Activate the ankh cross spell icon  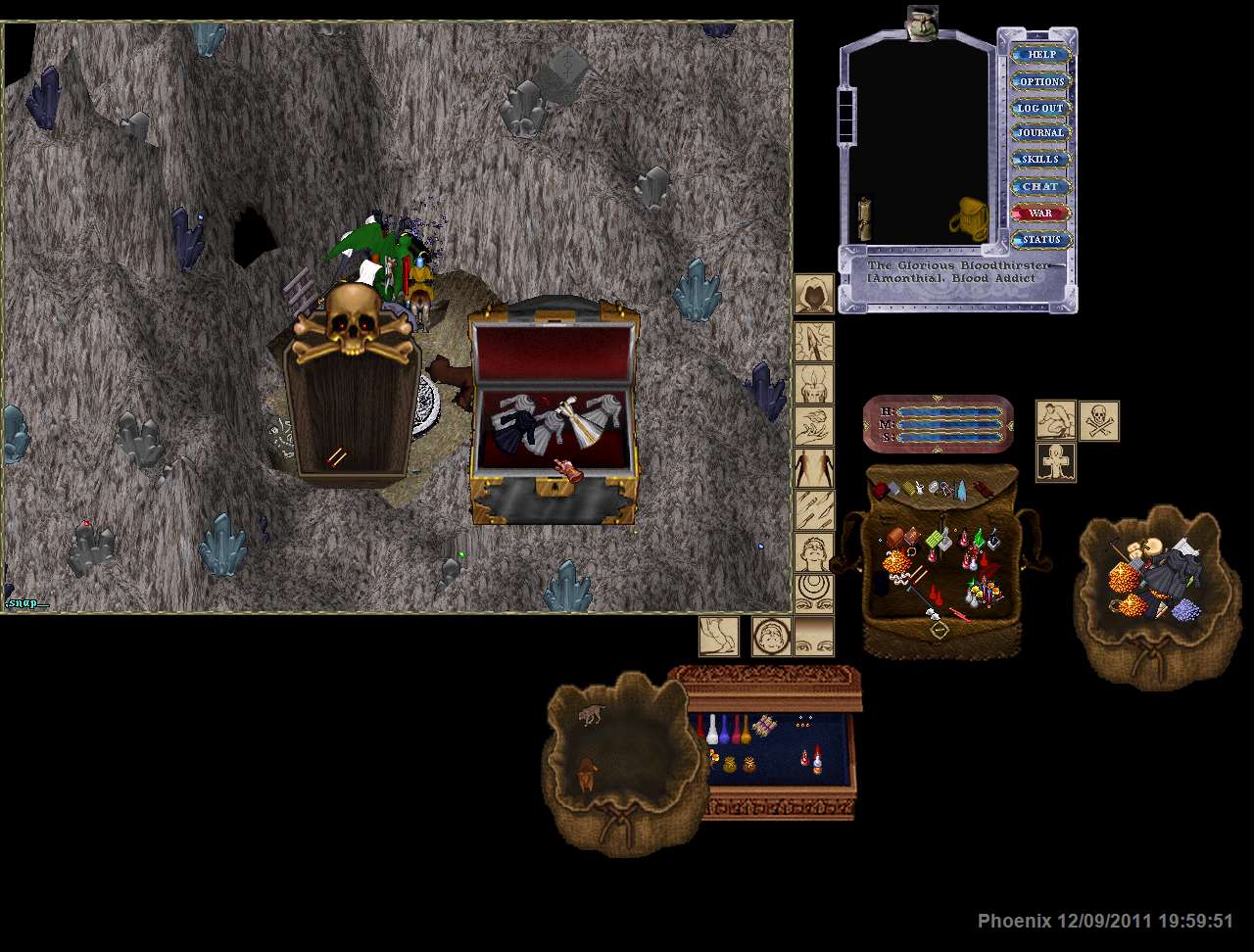[1056, 462]
